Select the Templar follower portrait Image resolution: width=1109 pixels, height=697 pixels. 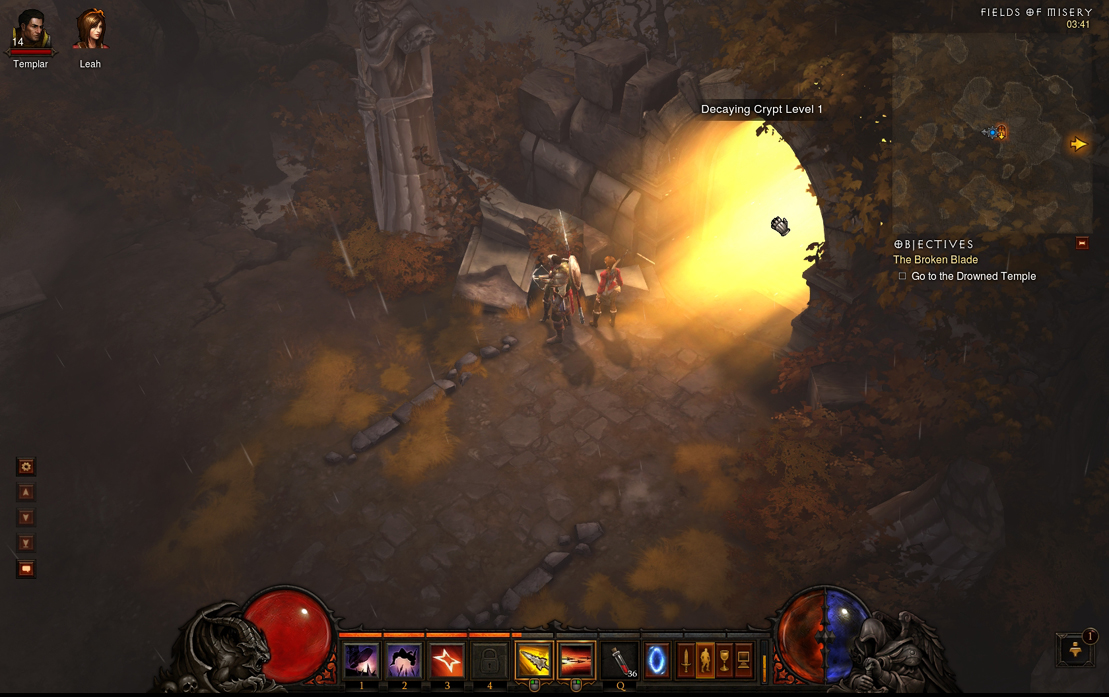click(31, 30)
